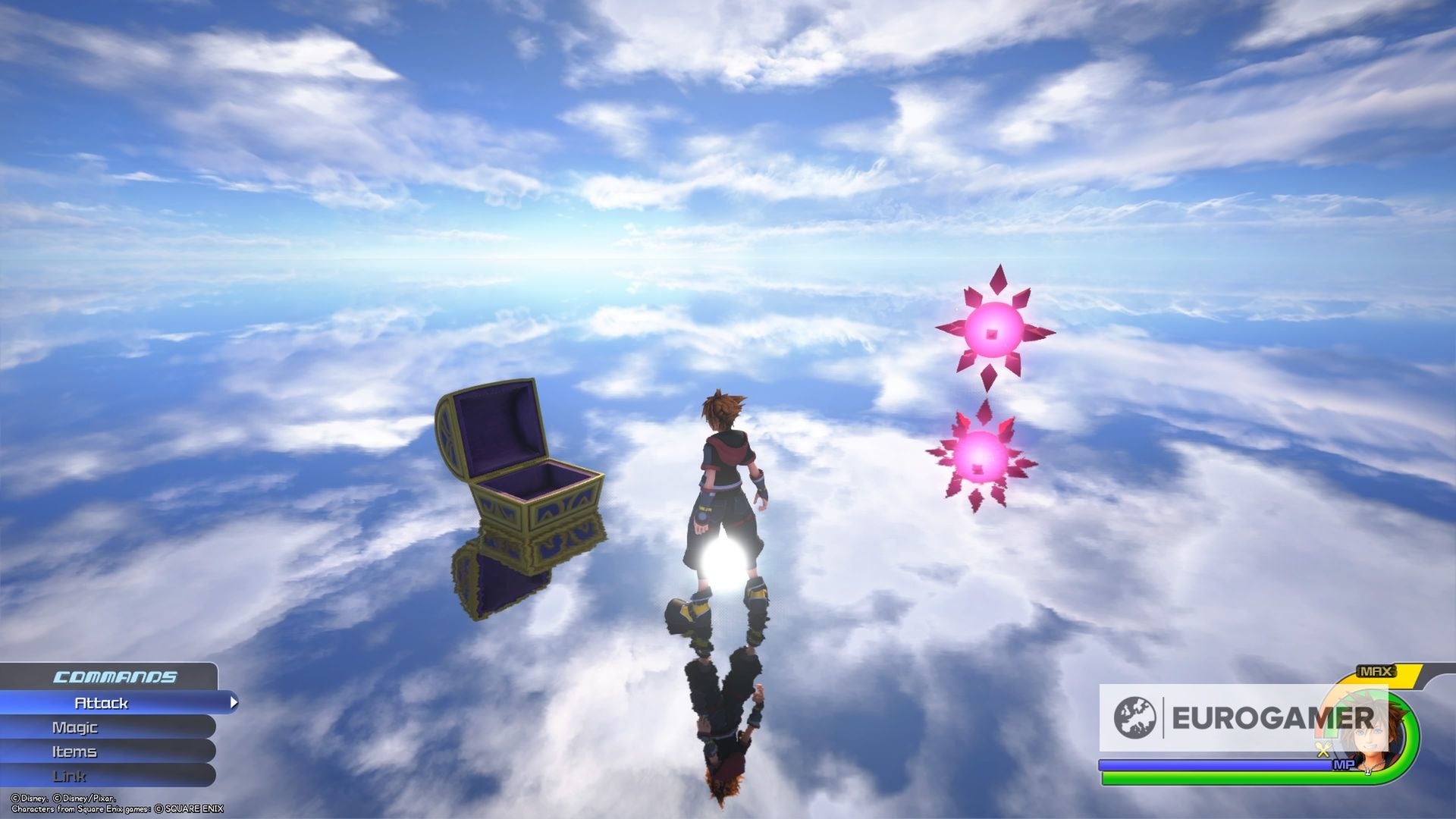
Task: Select the Magic command
Action: pos(76,727)
